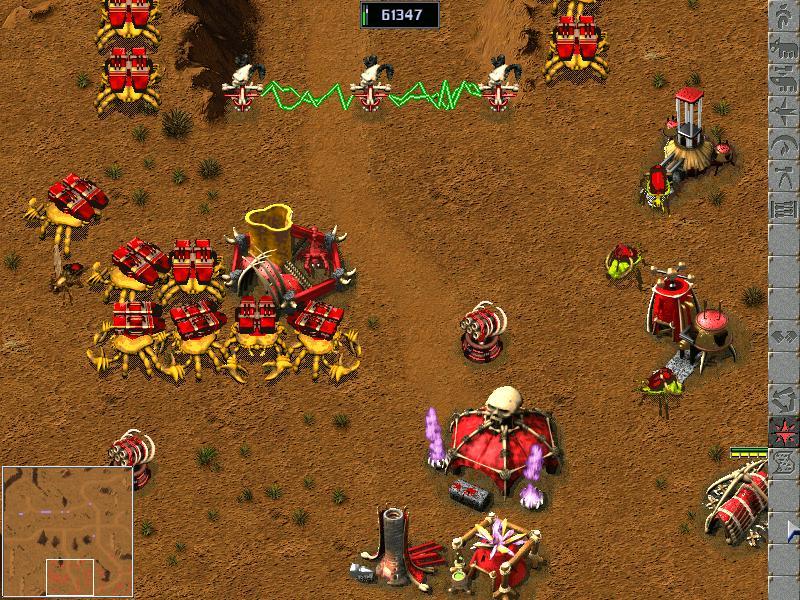This screenshot has height=600, width=800.
Task: Activate the crescent glyph button
Action: tap(784, 147)
